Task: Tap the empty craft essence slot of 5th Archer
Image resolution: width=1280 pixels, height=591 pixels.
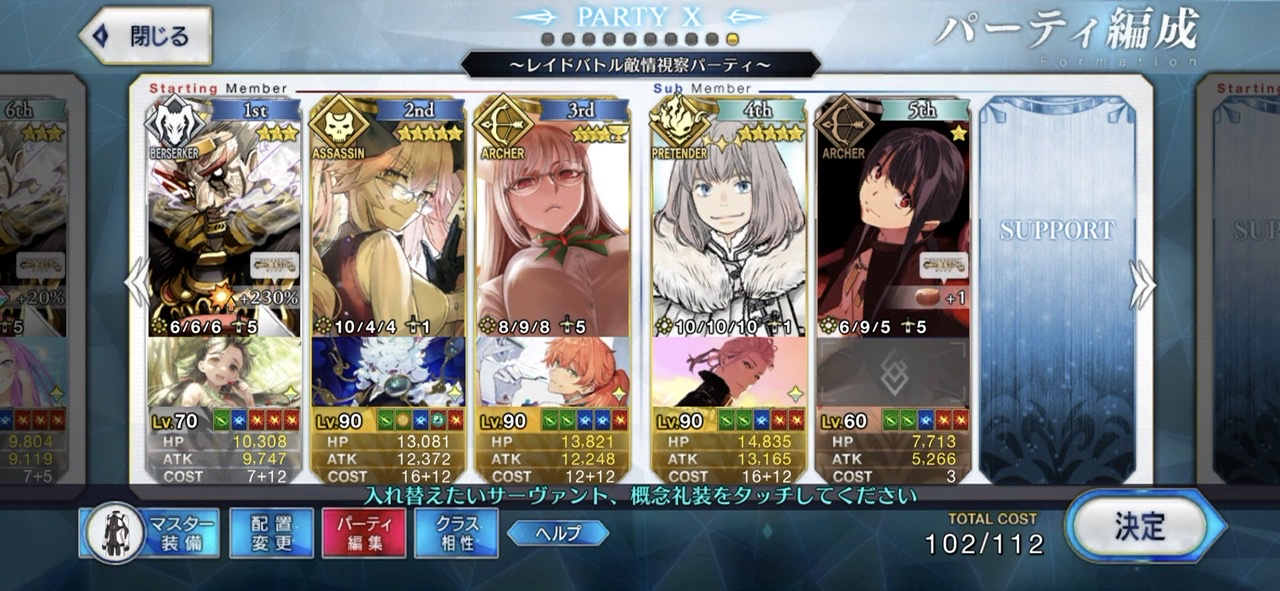Action: (x=894, y=371)
